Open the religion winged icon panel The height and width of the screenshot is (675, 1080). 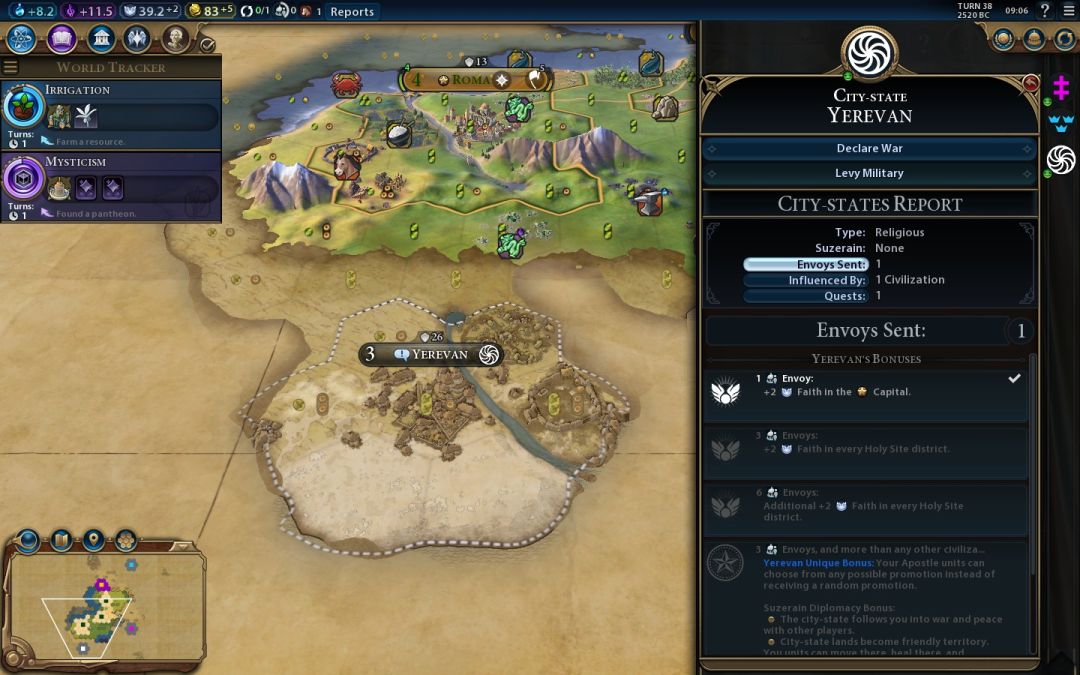[x=138, y=39]
